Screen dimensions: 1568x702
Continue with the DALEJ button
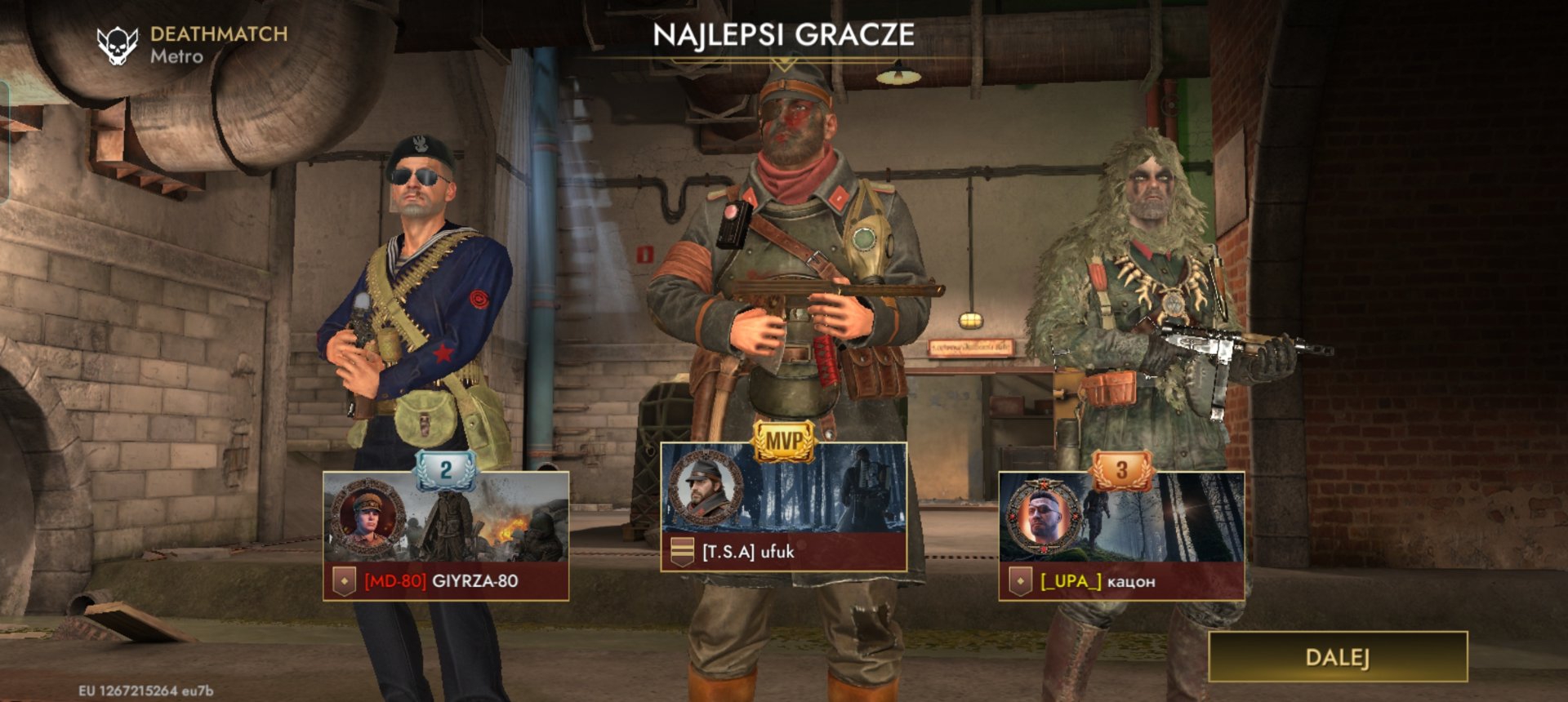tap(1337, 657)
